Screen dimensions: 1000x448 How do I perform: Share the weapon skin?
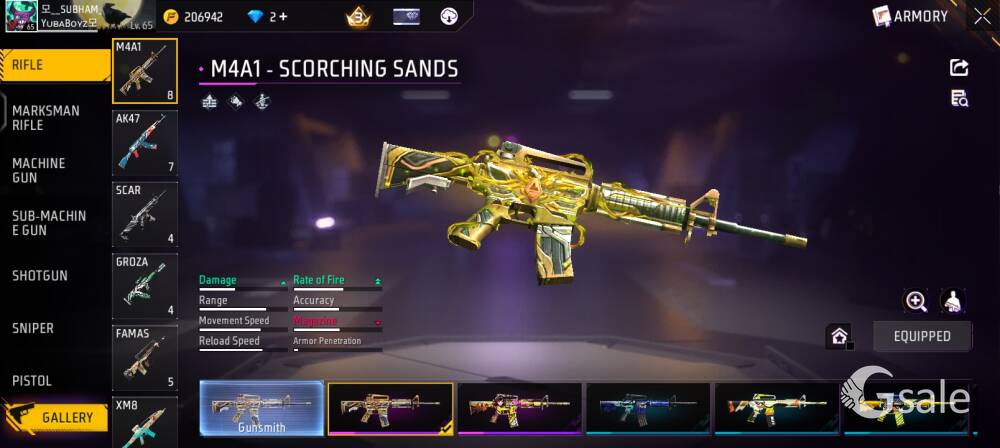[958, 68]
